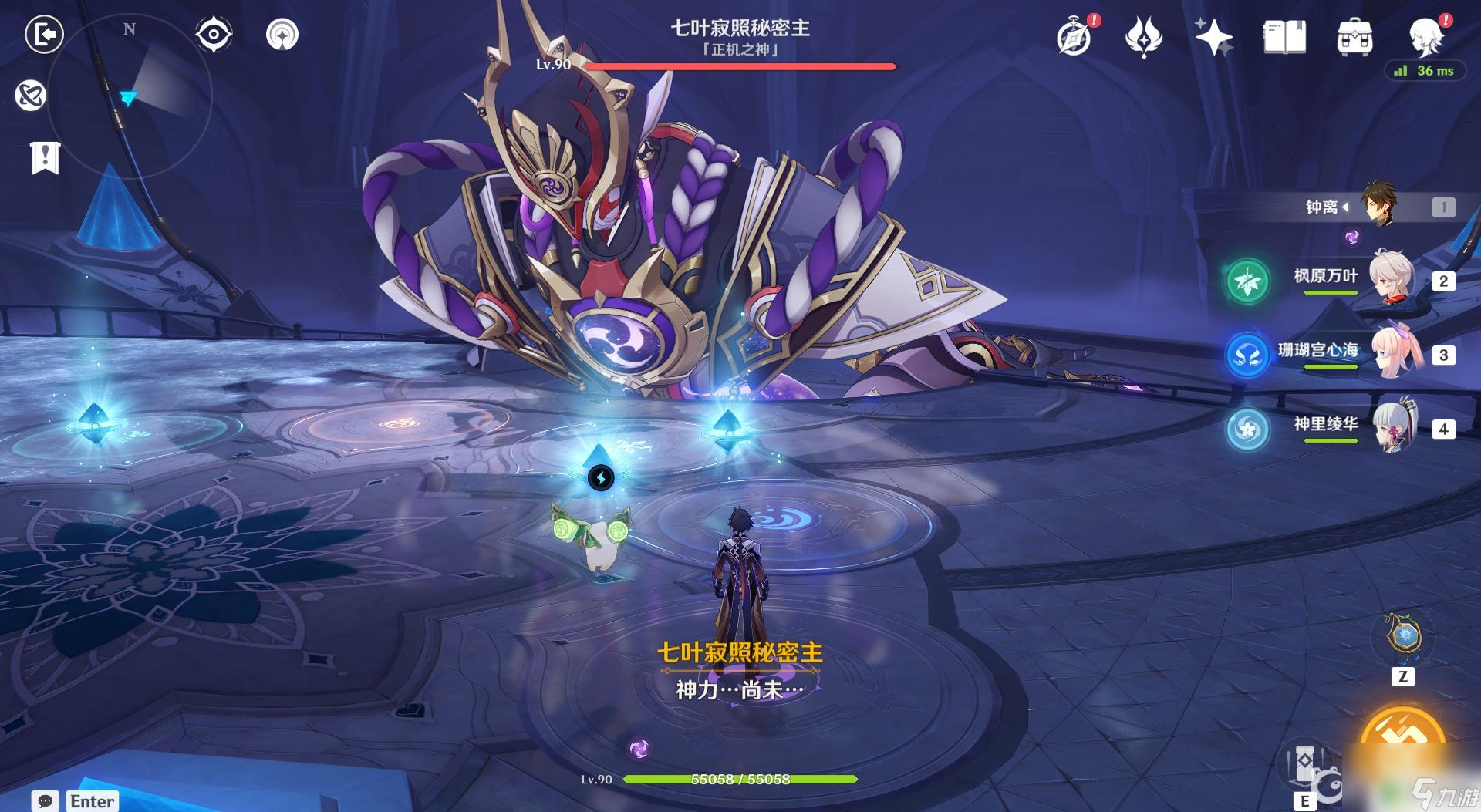1481x812 pixels.
Task: Open the battle pass wings icon
Action: tap(1143, 37)
